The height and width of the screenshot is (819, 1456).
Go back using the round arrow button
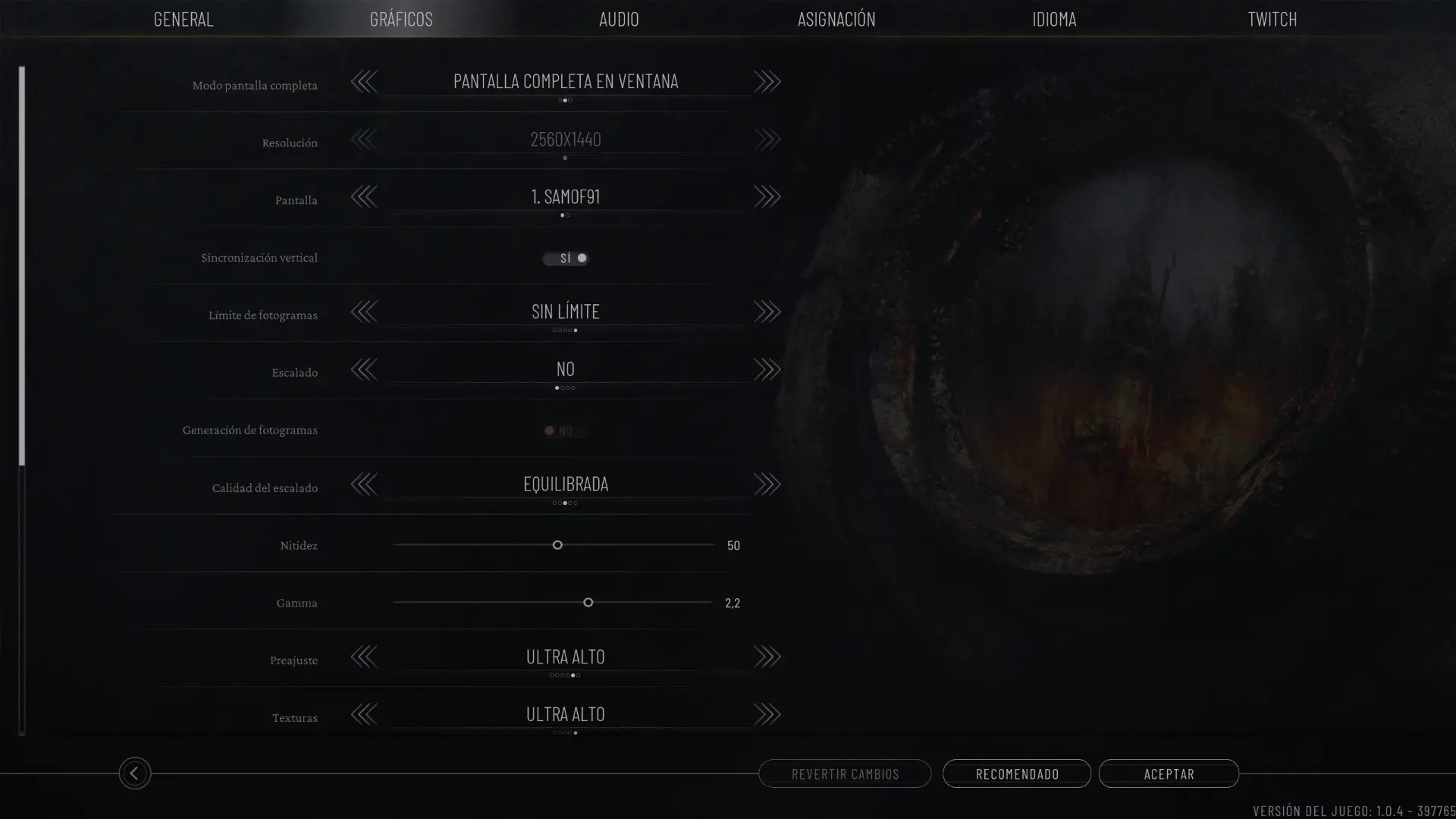click(135, 773)
